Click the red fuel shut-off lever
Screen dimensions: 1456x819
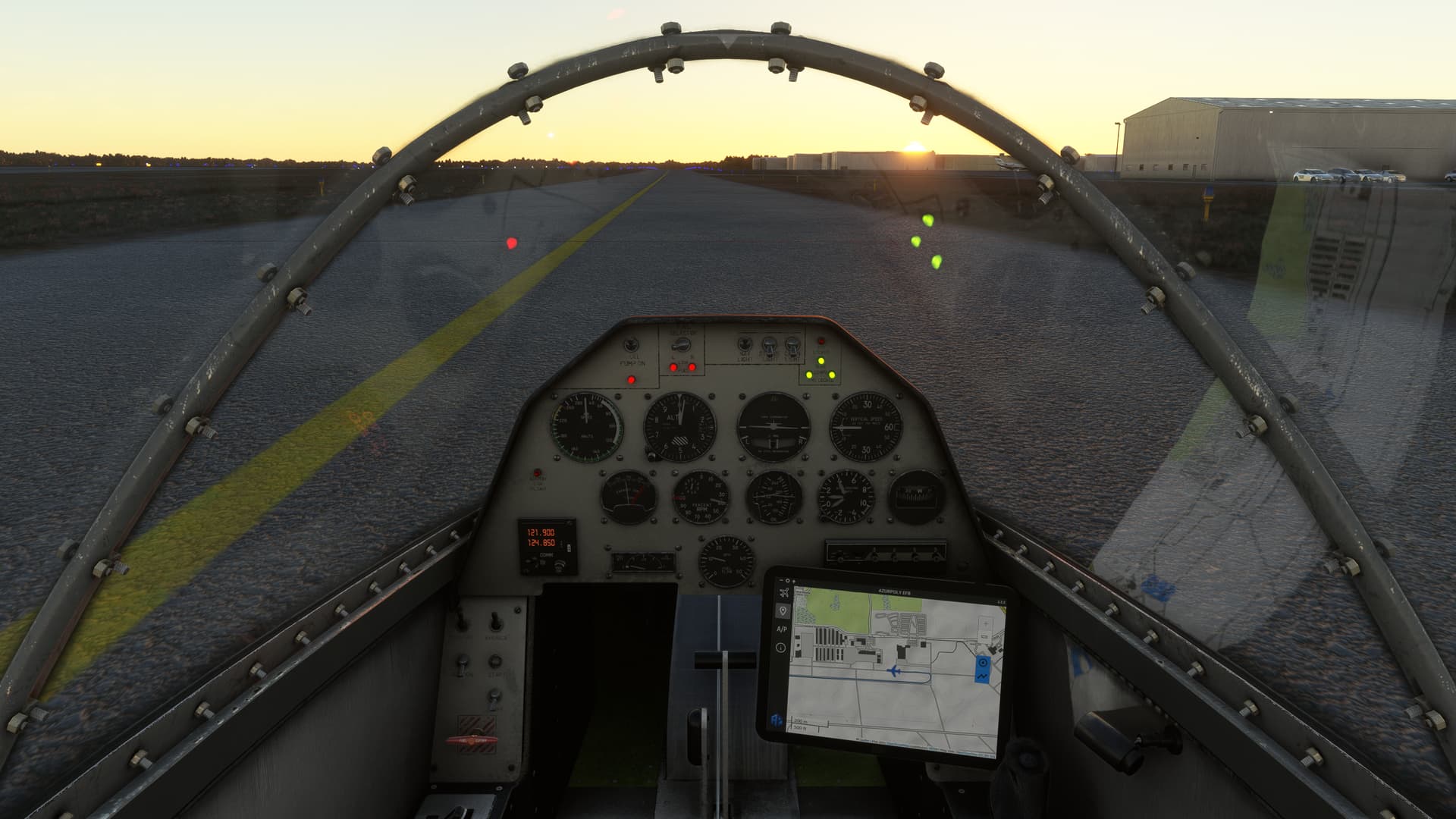pyautogui.click(x=471, y=739)
